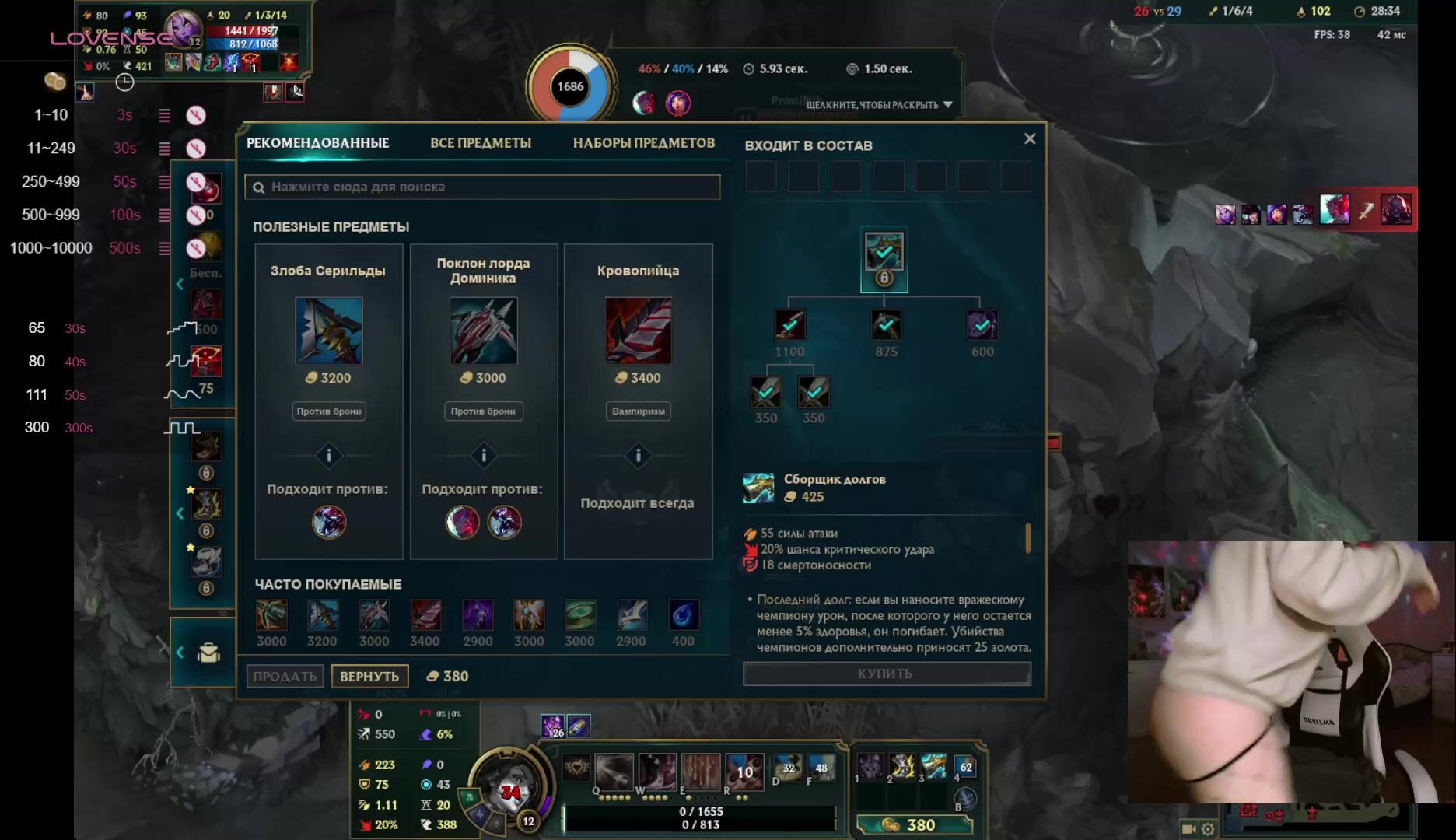Select the Злоба Серильды item card
The image size is (1456, 840).
point(328,331)
